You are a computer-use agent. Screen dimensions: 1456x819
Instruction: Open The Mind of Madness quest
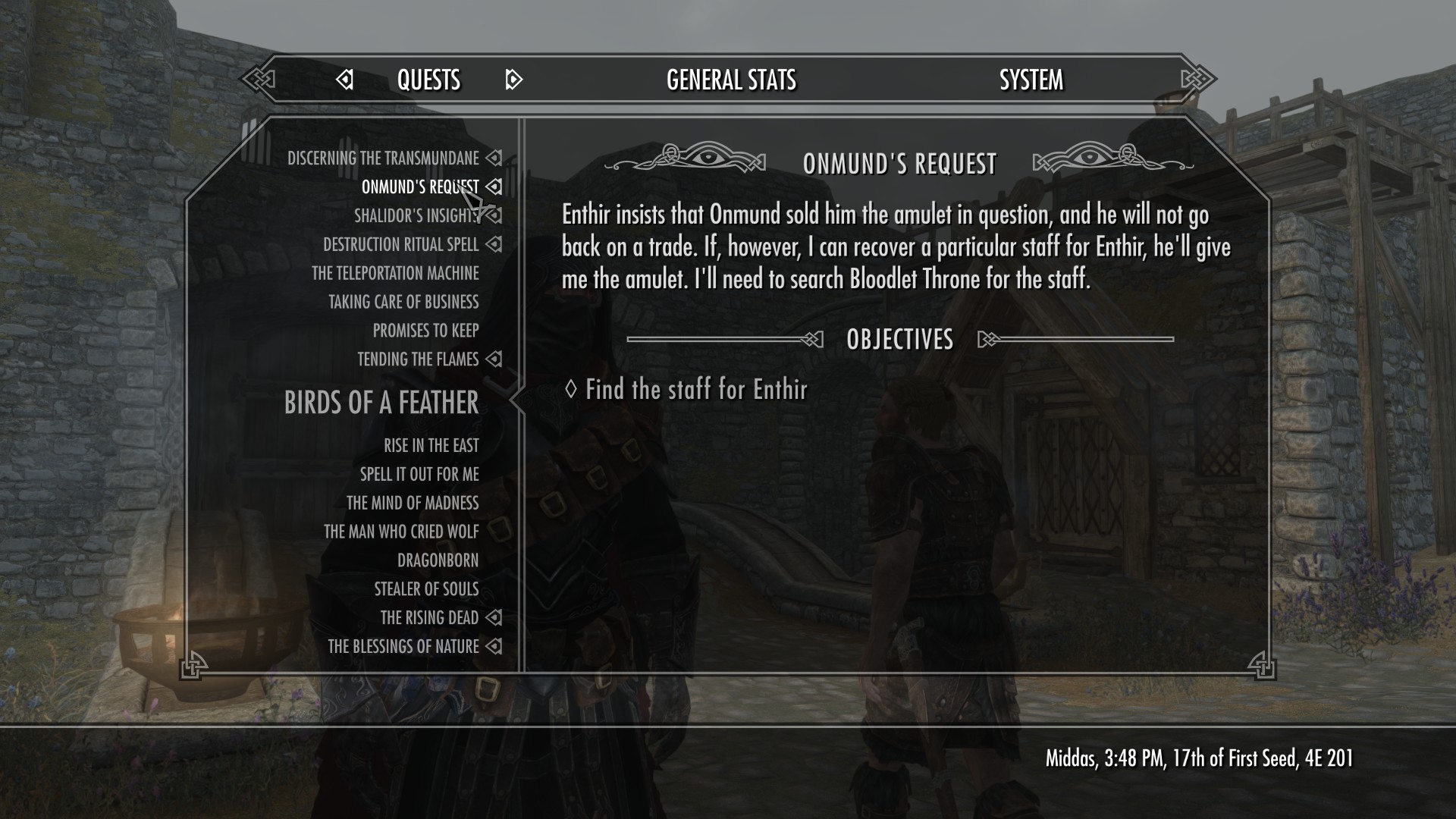(x=413, y=504)
